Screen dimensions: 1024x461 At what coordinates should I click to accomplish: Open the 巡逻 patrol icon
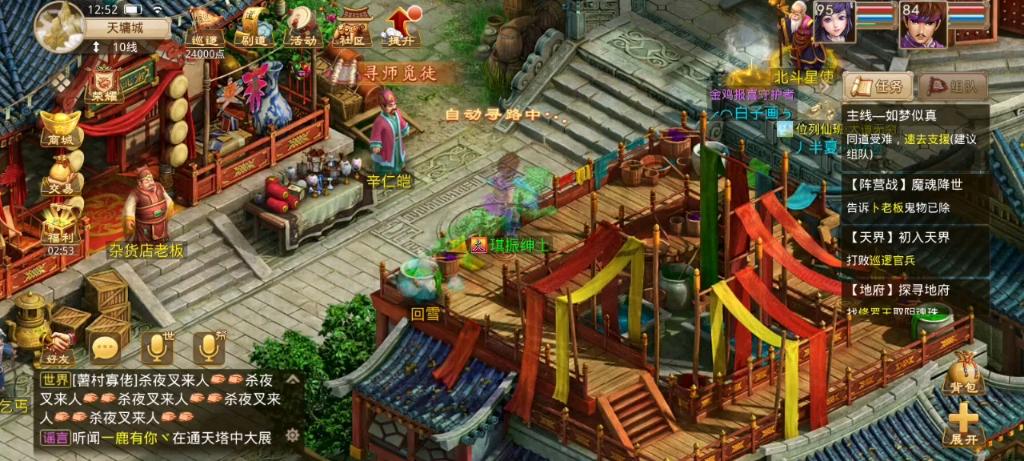[205, 27]
